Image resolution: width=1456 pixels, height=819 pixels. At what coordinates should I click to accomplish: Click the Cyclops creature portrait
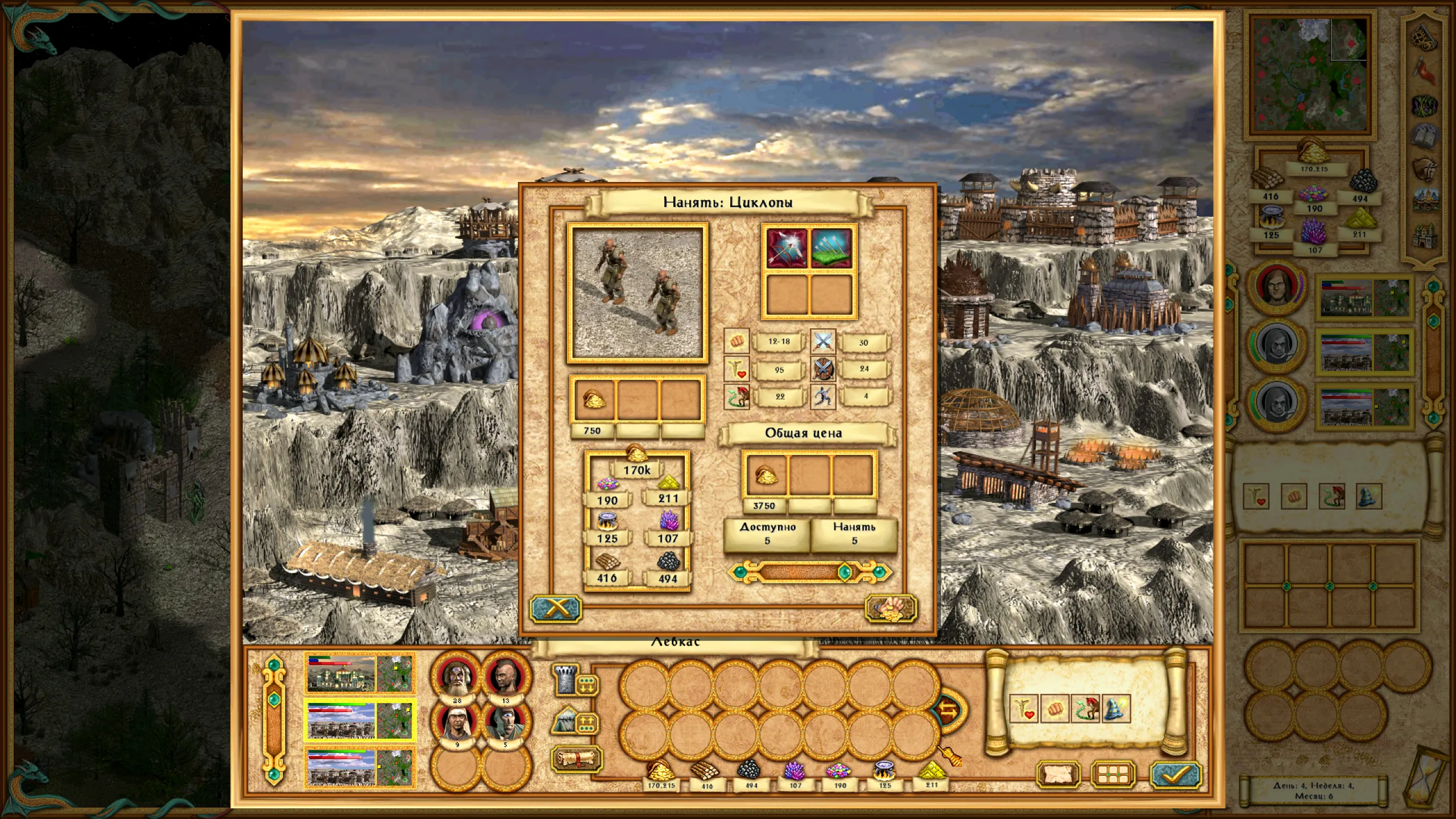click(637, 293)
